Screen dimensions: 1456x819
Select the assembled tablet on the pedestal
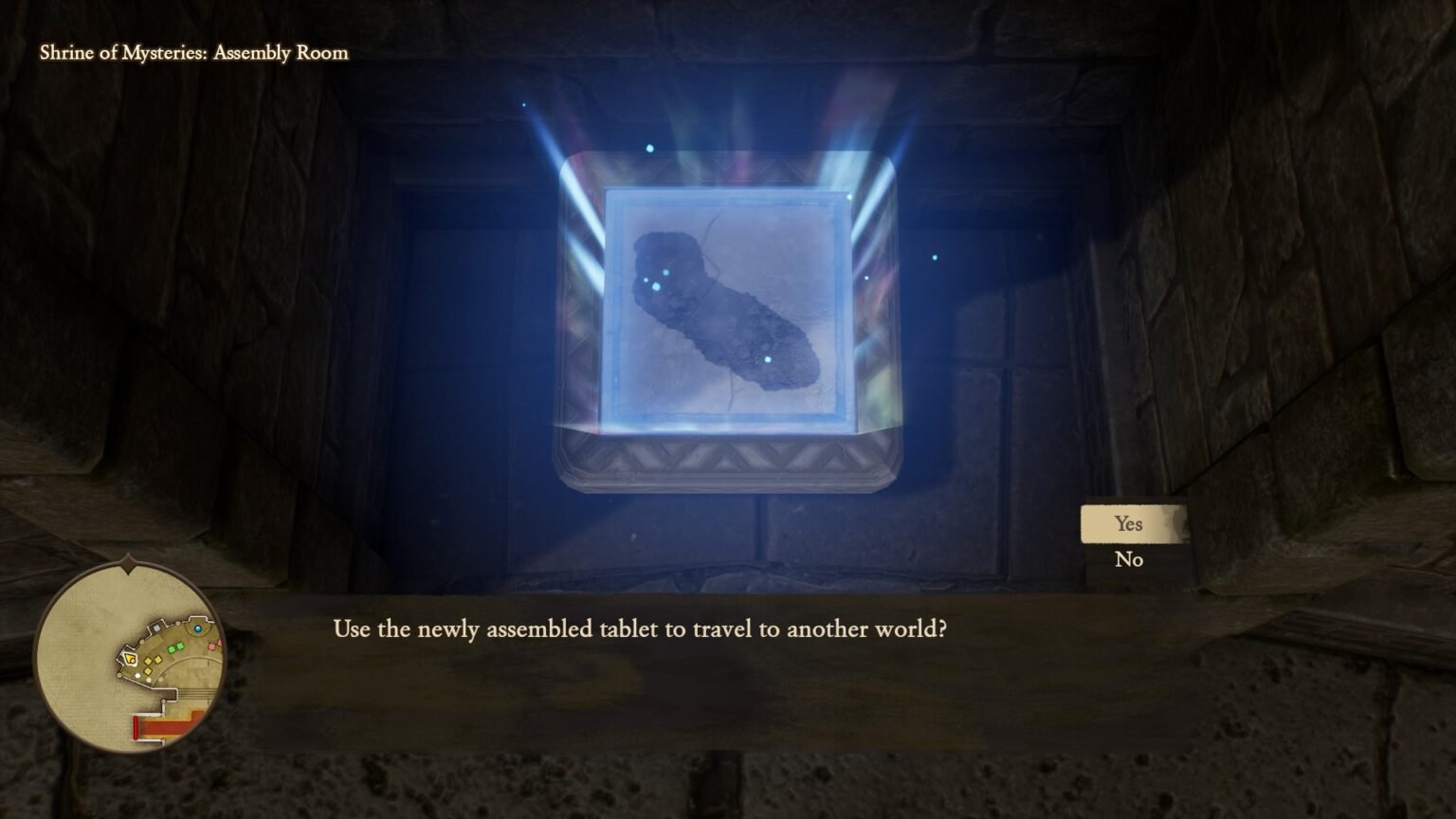coord(725,313)
